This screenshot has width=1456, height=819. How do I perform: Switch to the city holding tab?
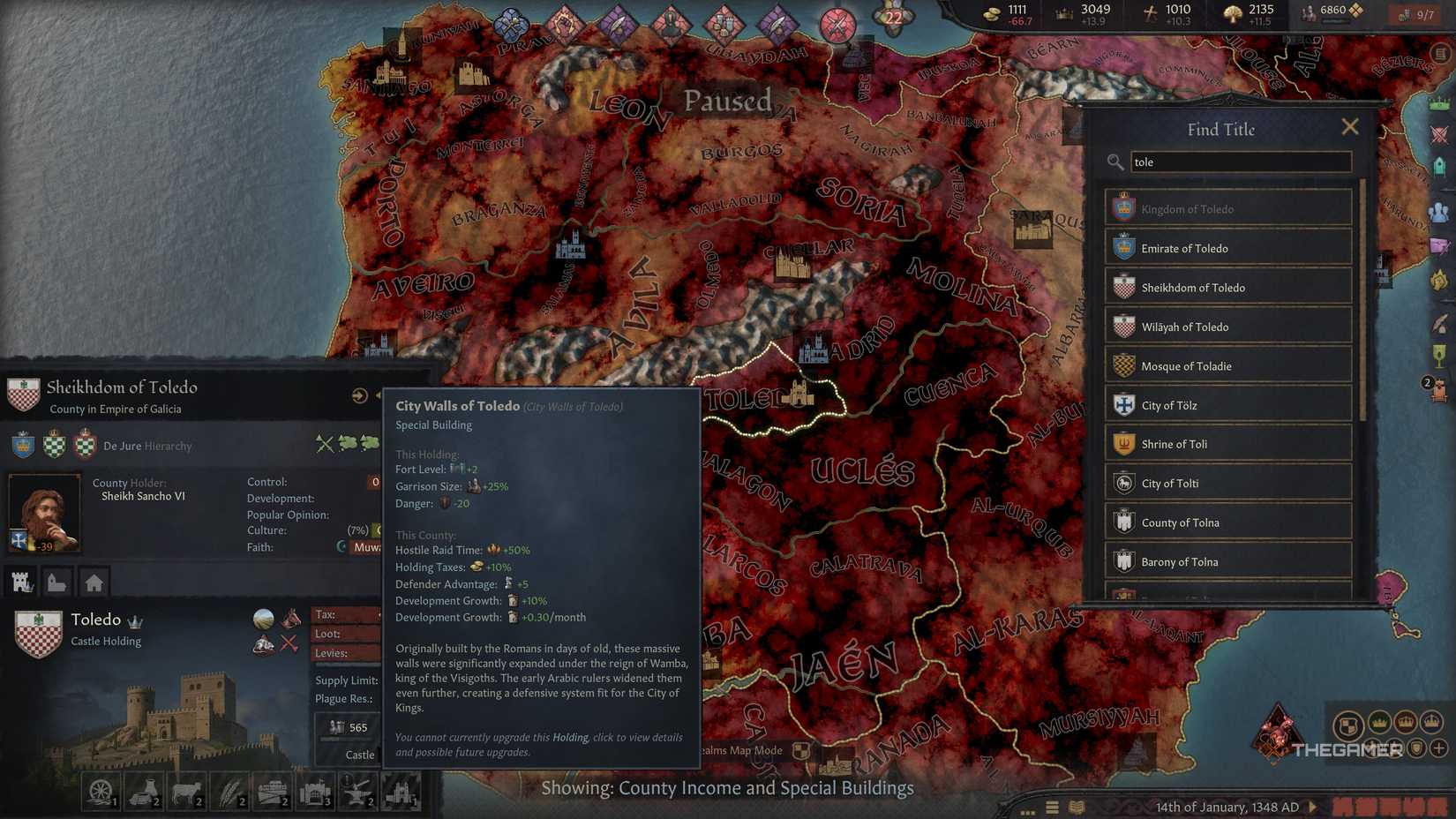click(x=95, y=582)
